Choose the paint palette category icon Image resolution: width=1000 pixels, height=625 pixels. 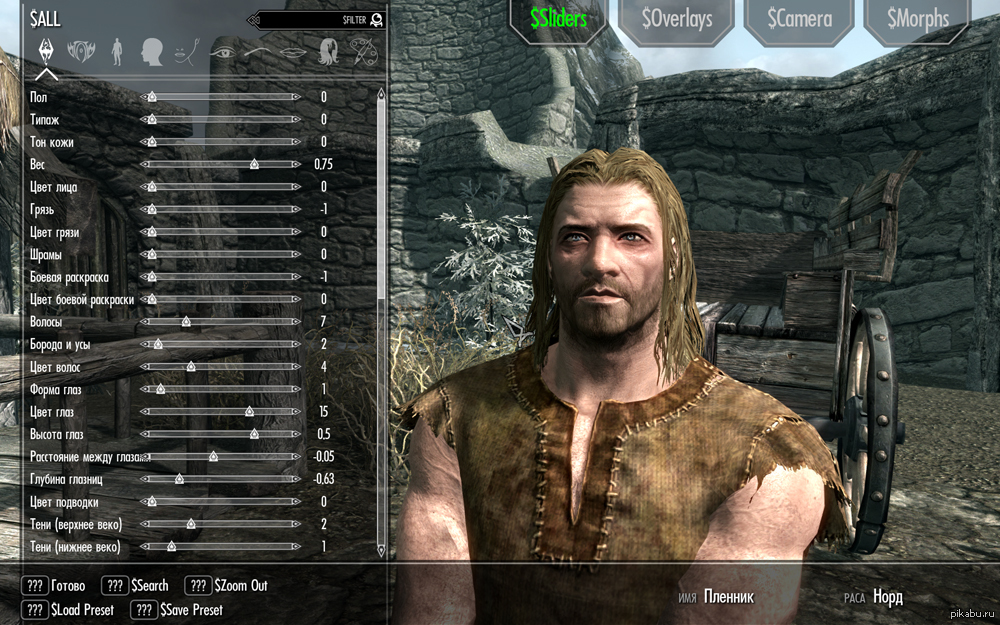[x=362, y=49]
